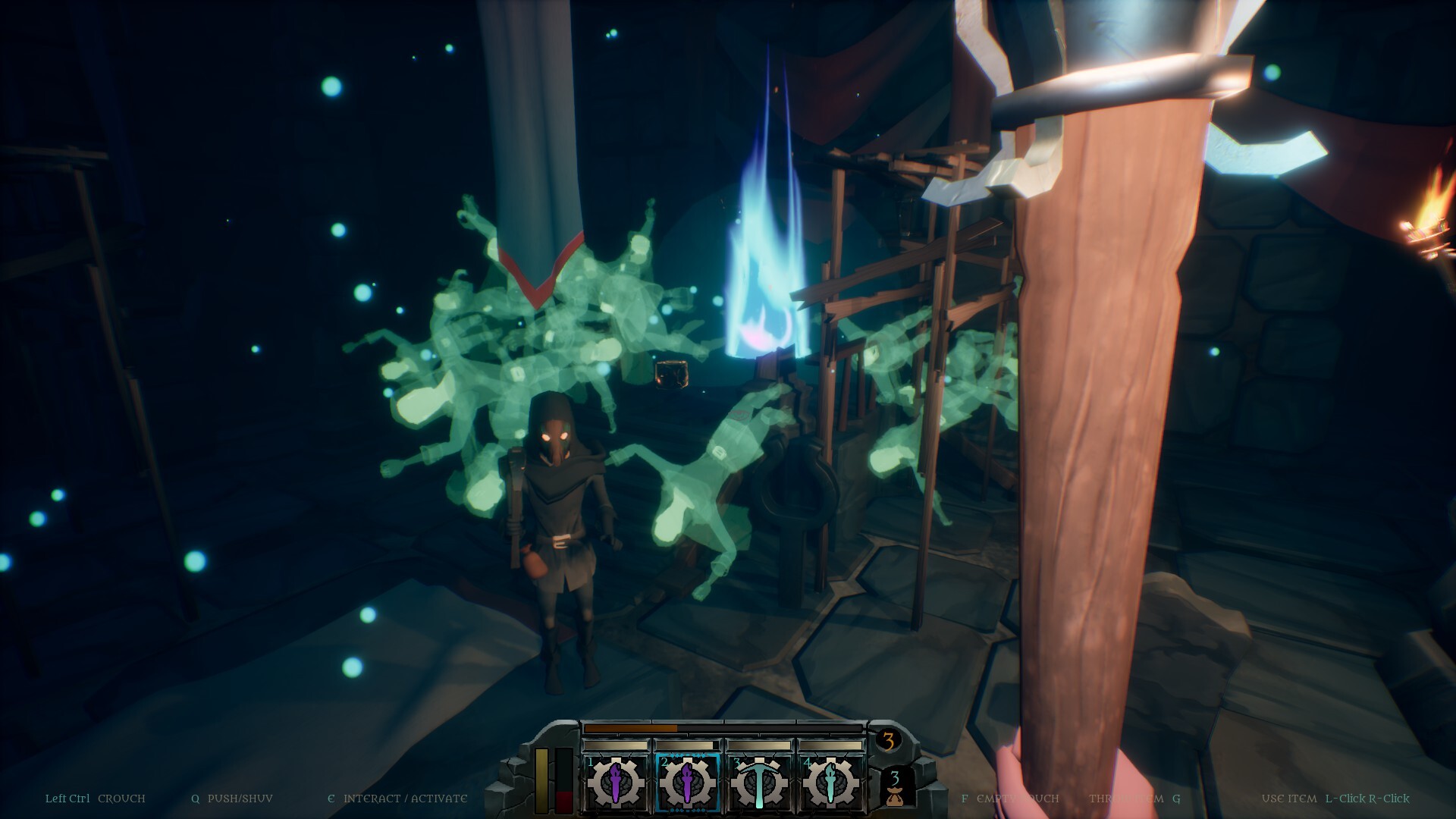Select the purple torch in hotbar slot 1
Image resolution: width=1456 pixels, height=819 pixels.
pos(617,781)
